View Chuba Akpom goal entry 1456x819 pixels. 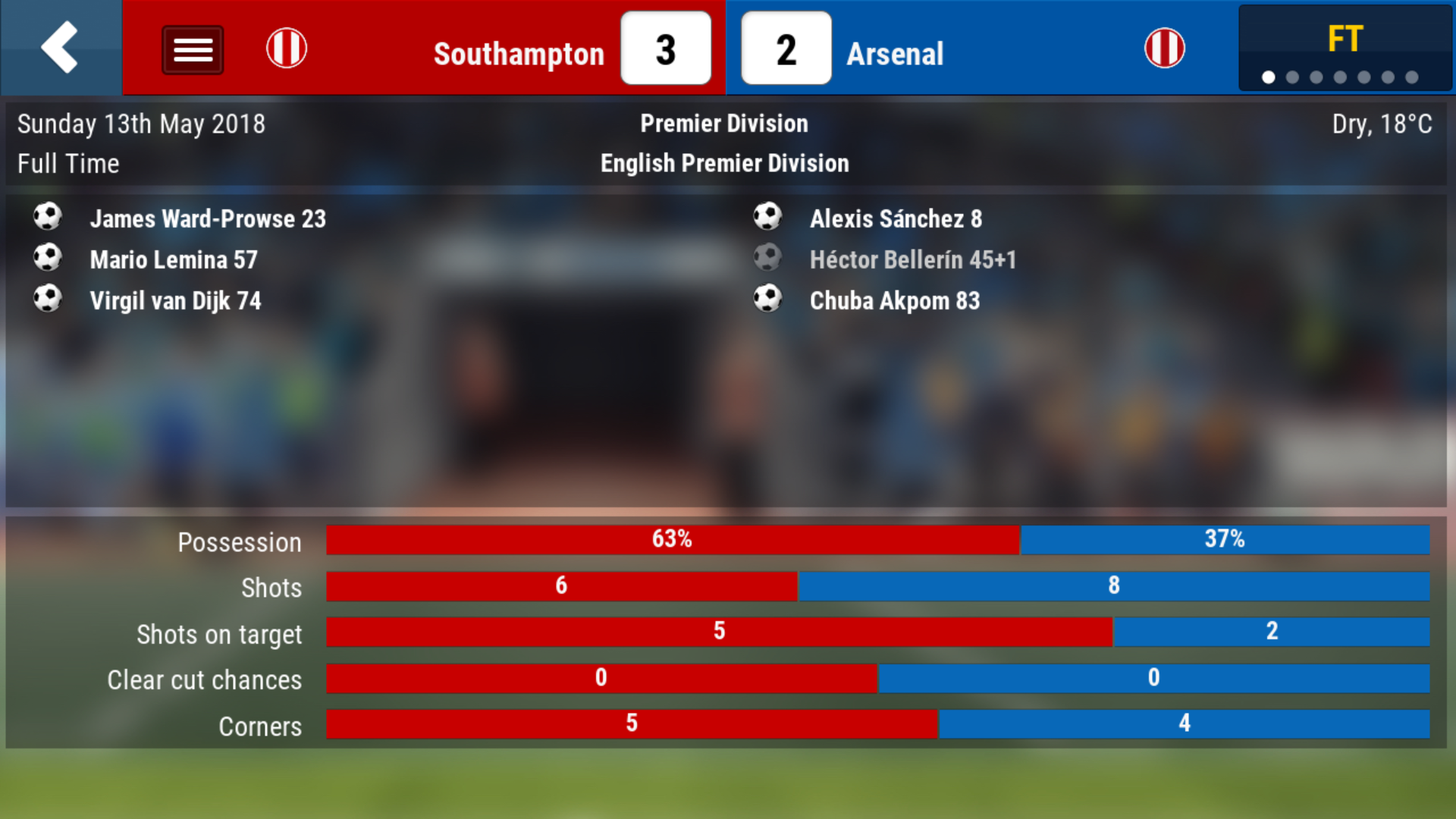click(895, 301)
